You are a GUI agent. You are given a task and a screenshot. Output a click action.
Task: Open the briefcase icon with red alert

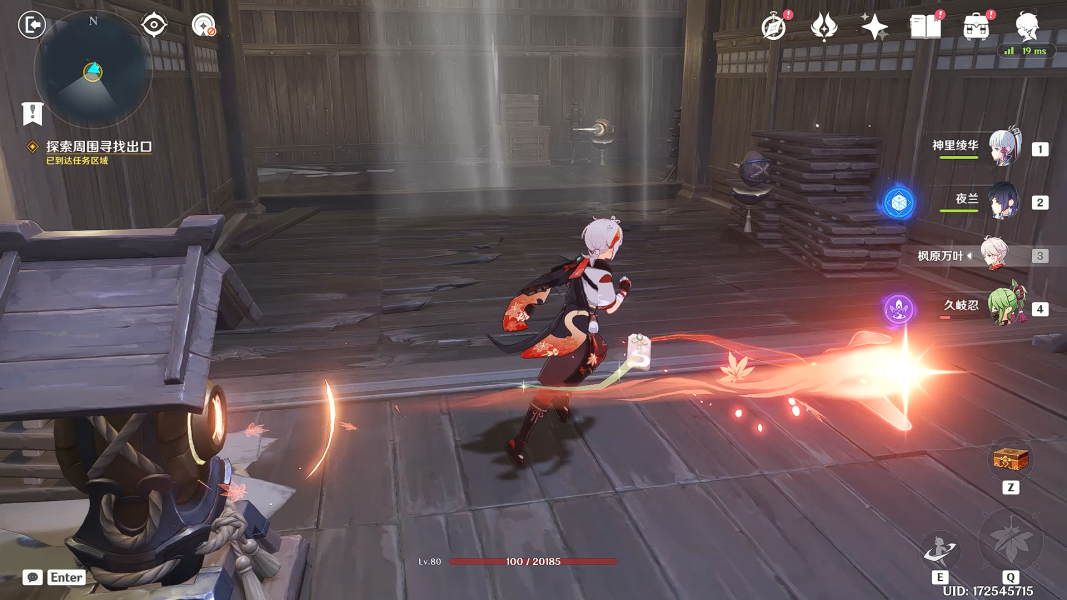(x=977, y=27)
